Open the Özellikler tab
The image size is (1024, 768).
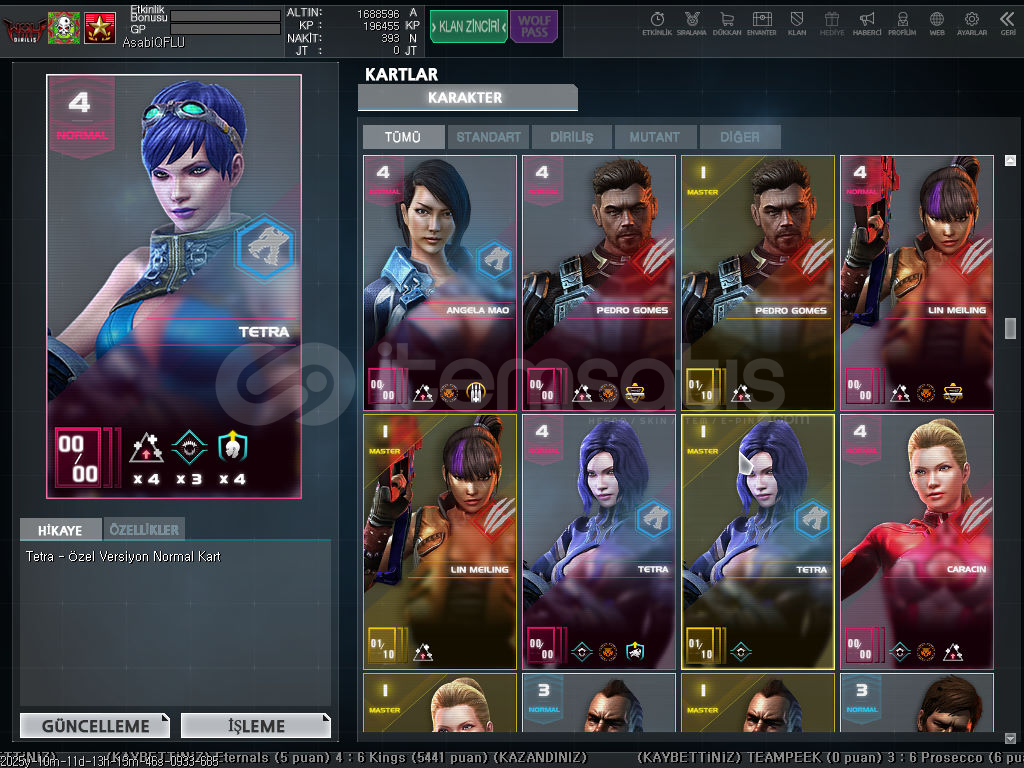[x=143, y=529]
